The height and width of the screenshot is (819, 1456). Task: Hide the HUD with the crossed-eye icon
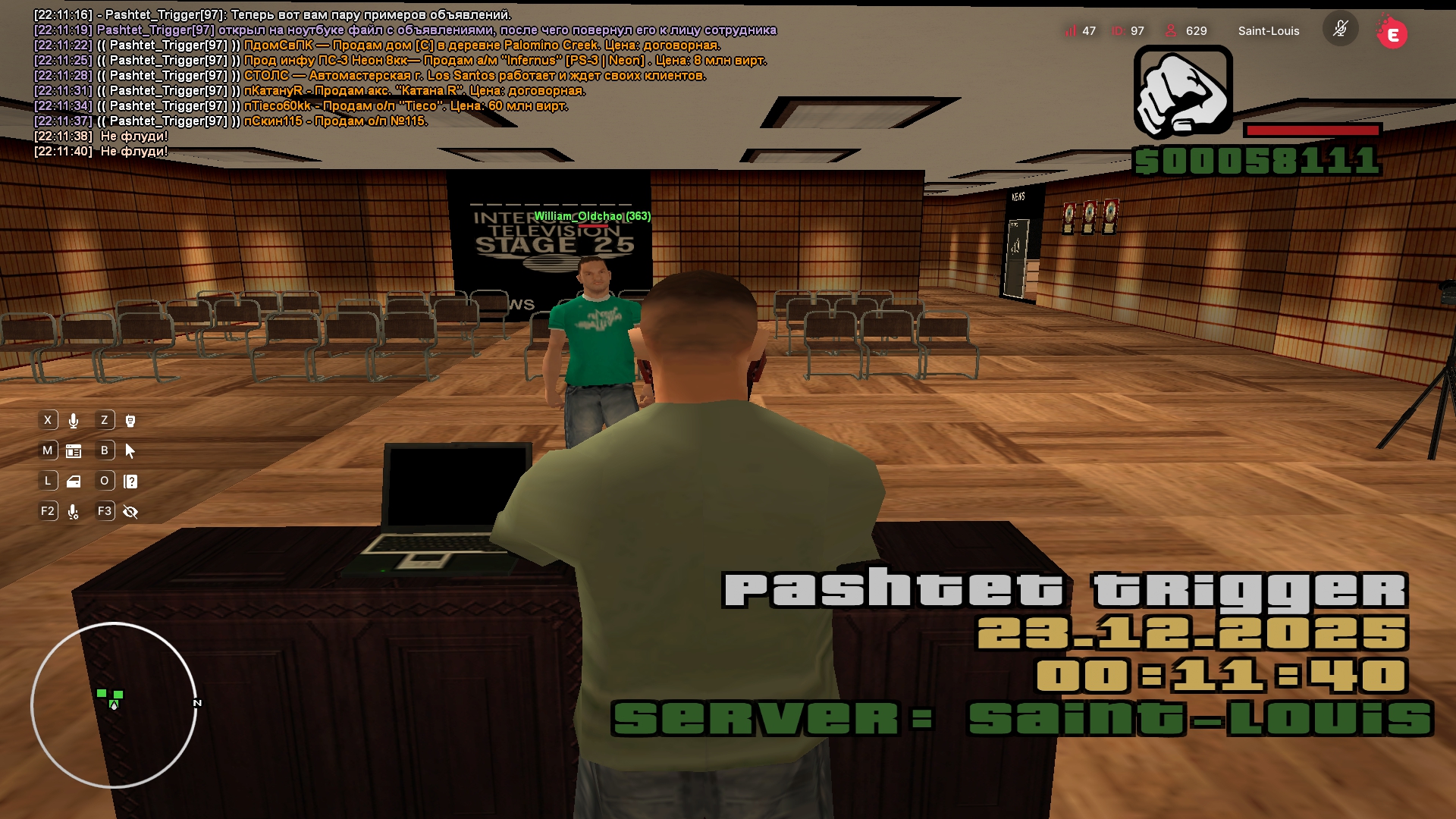coord(130,512)
